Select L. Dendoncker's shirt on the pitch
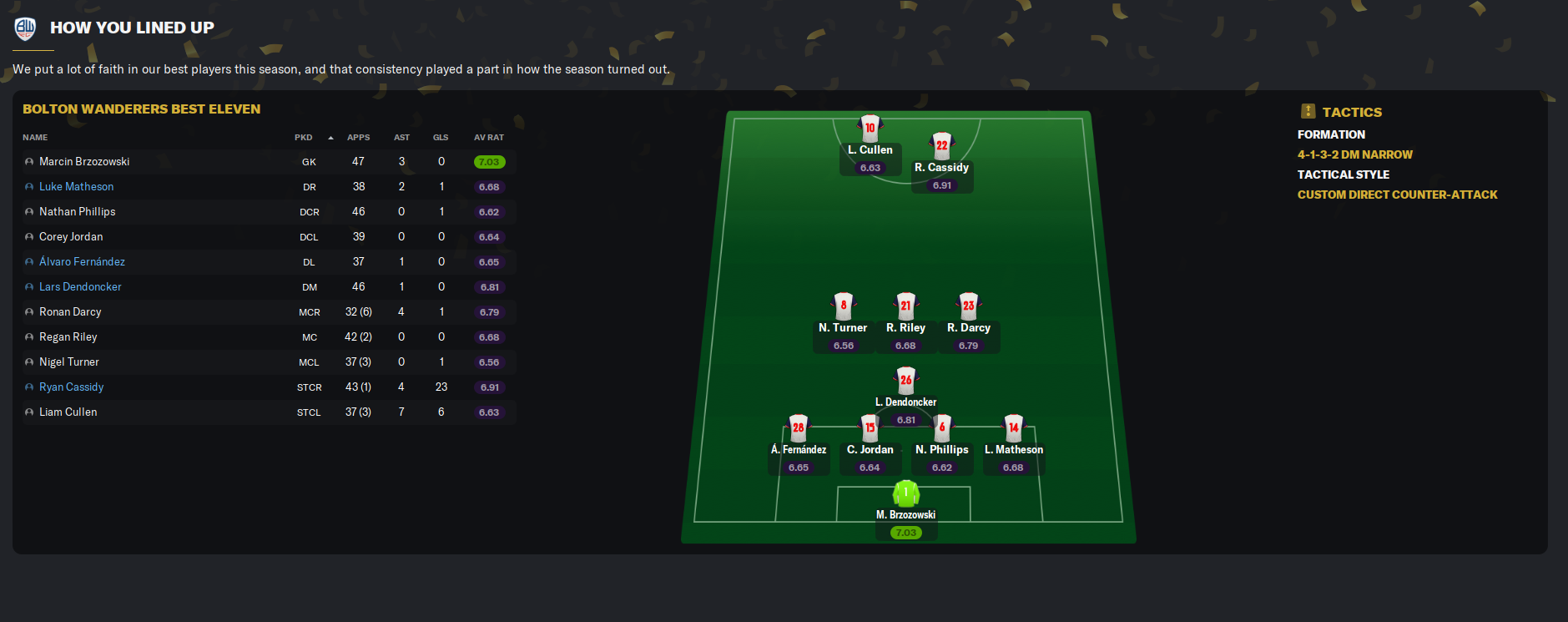 [906, 381]
